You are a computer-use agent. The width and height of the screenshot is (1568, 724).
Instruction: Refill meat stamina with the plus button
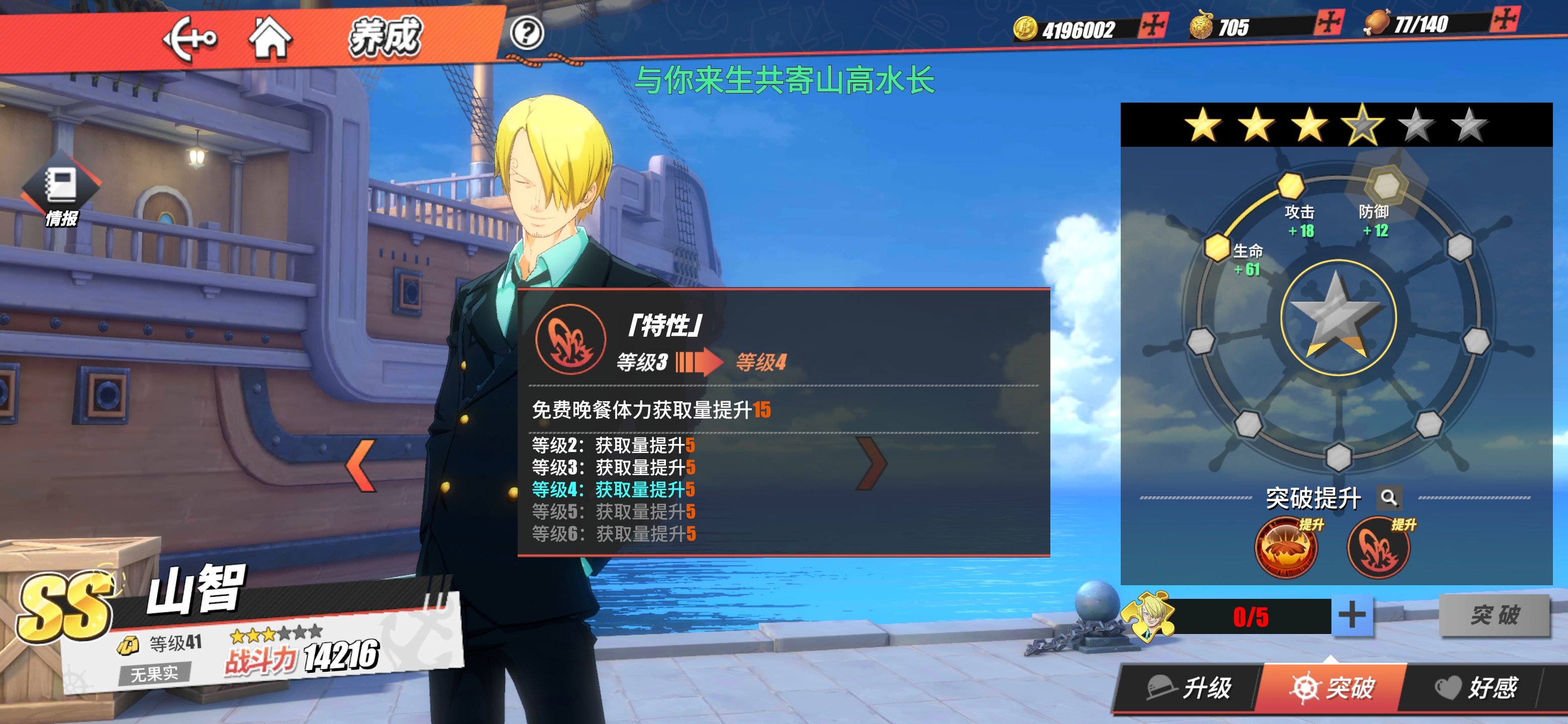1505,20
